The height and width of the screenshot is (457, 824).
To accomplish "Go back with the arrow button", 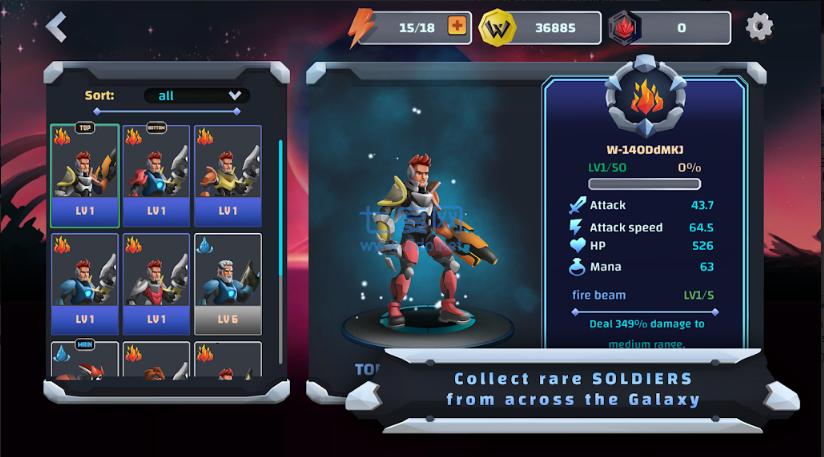I will tap(57, 27).
